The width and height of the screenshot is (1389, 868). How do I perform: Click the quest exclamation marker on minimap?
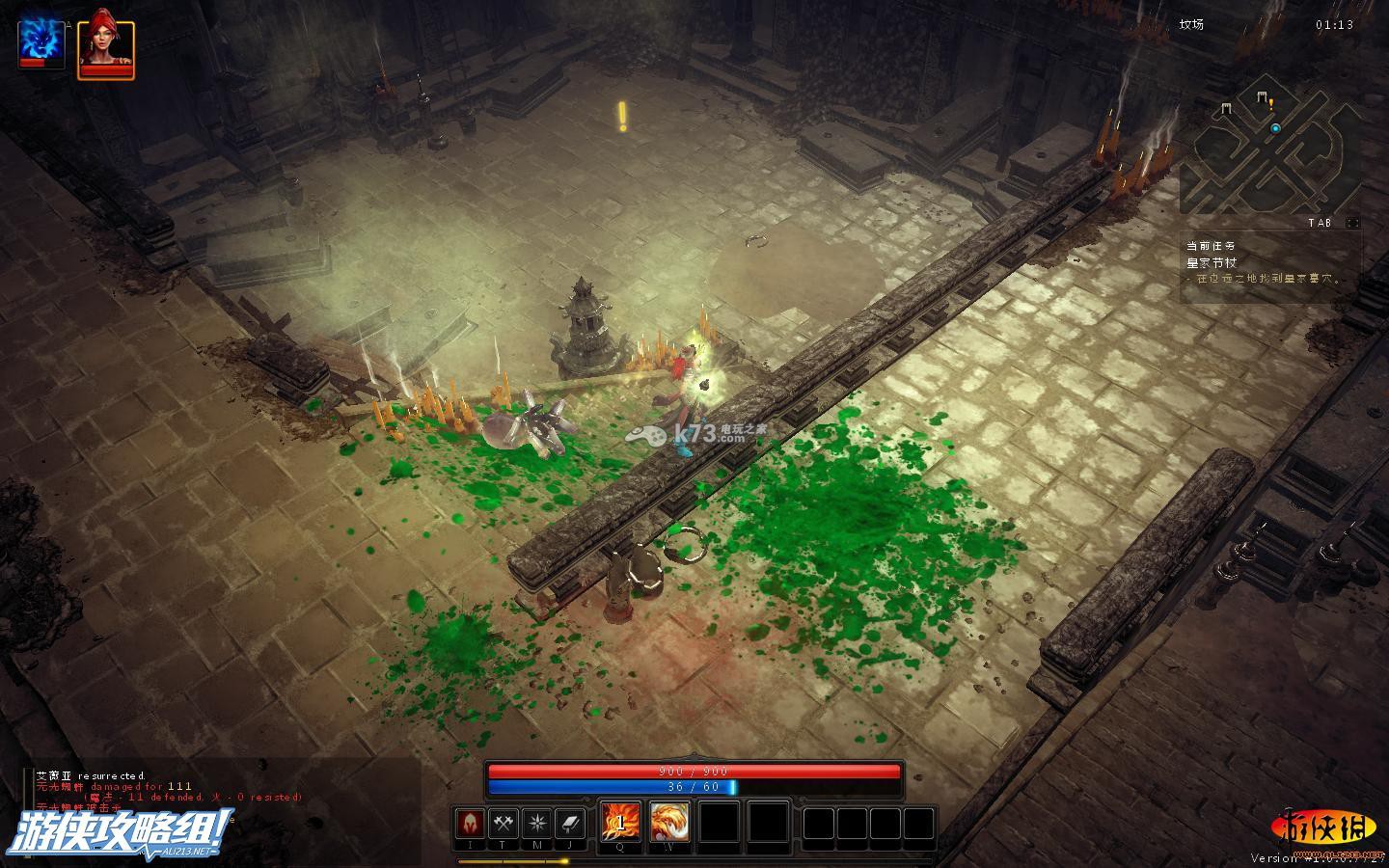pos(1271,102)
